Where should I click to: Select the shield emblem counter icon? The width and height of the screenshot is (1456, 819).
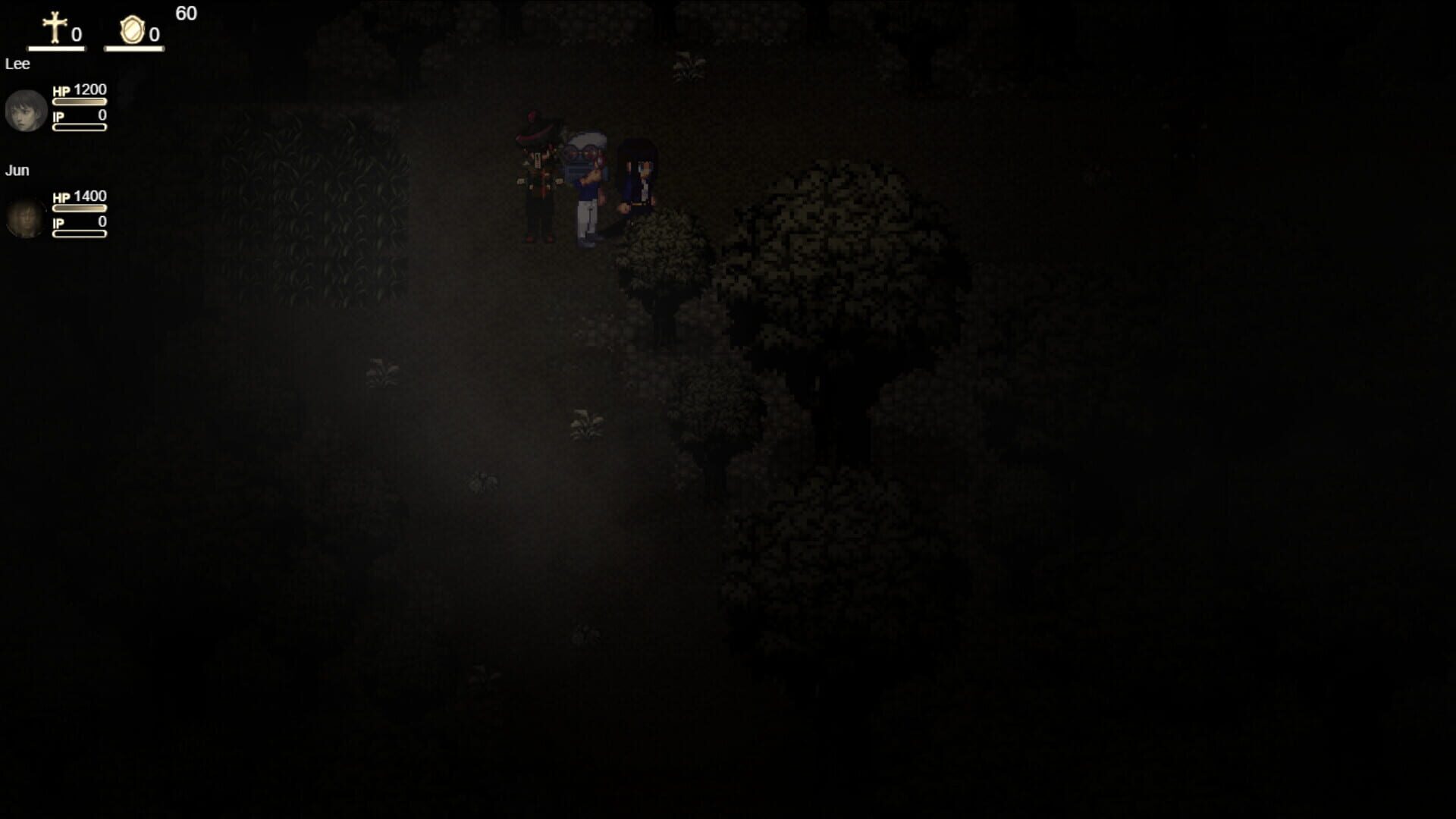click(130, 29)
